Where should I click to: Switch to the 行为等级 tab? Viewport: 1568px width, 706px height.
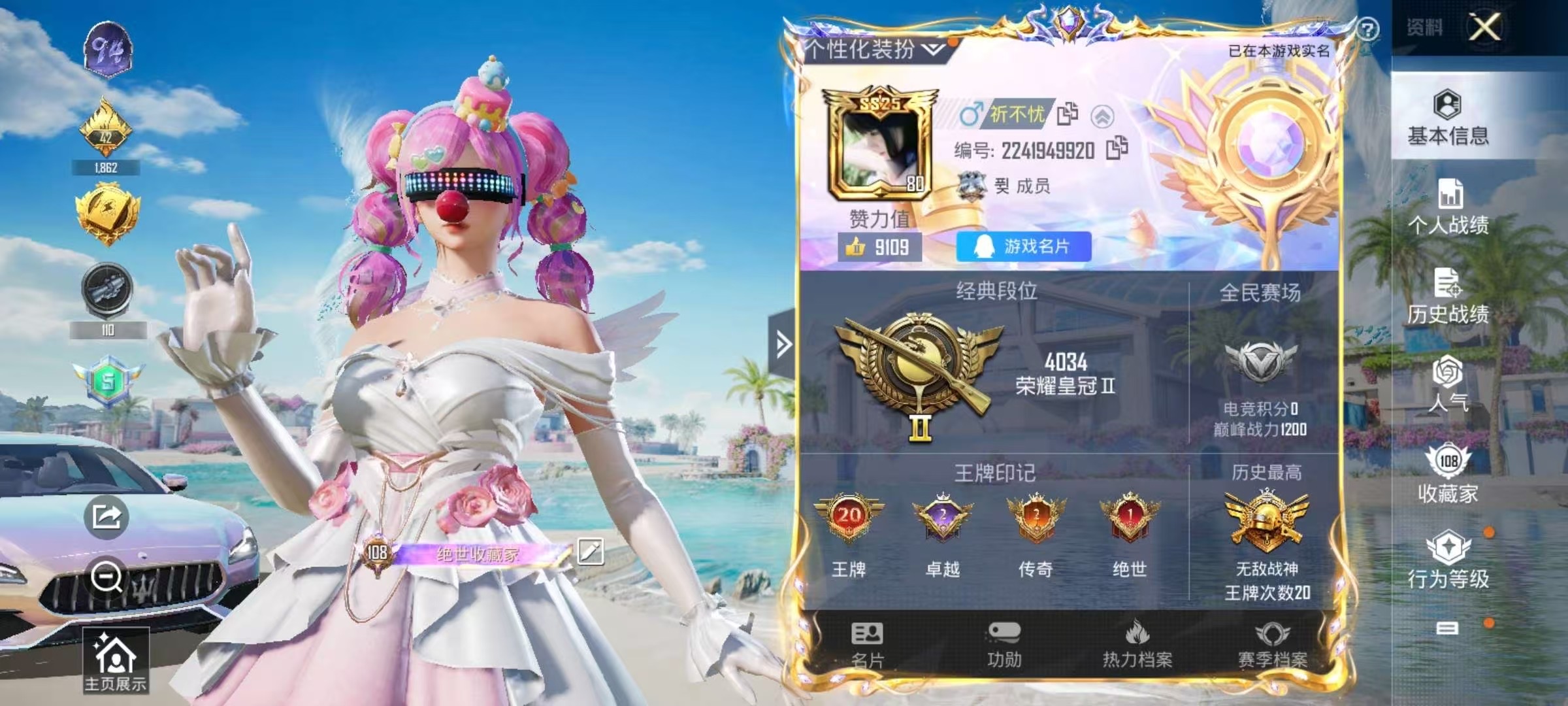1448,560
